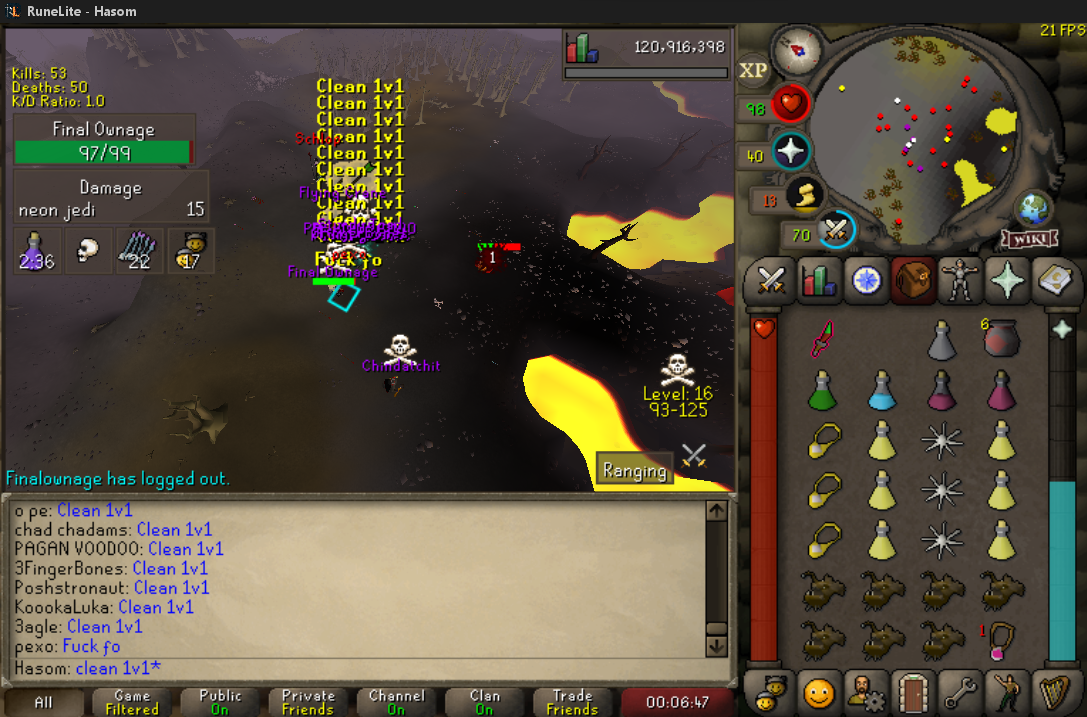Click the compass to face north
Viewport: 1087px width, 717px height.
pos(797,49)
